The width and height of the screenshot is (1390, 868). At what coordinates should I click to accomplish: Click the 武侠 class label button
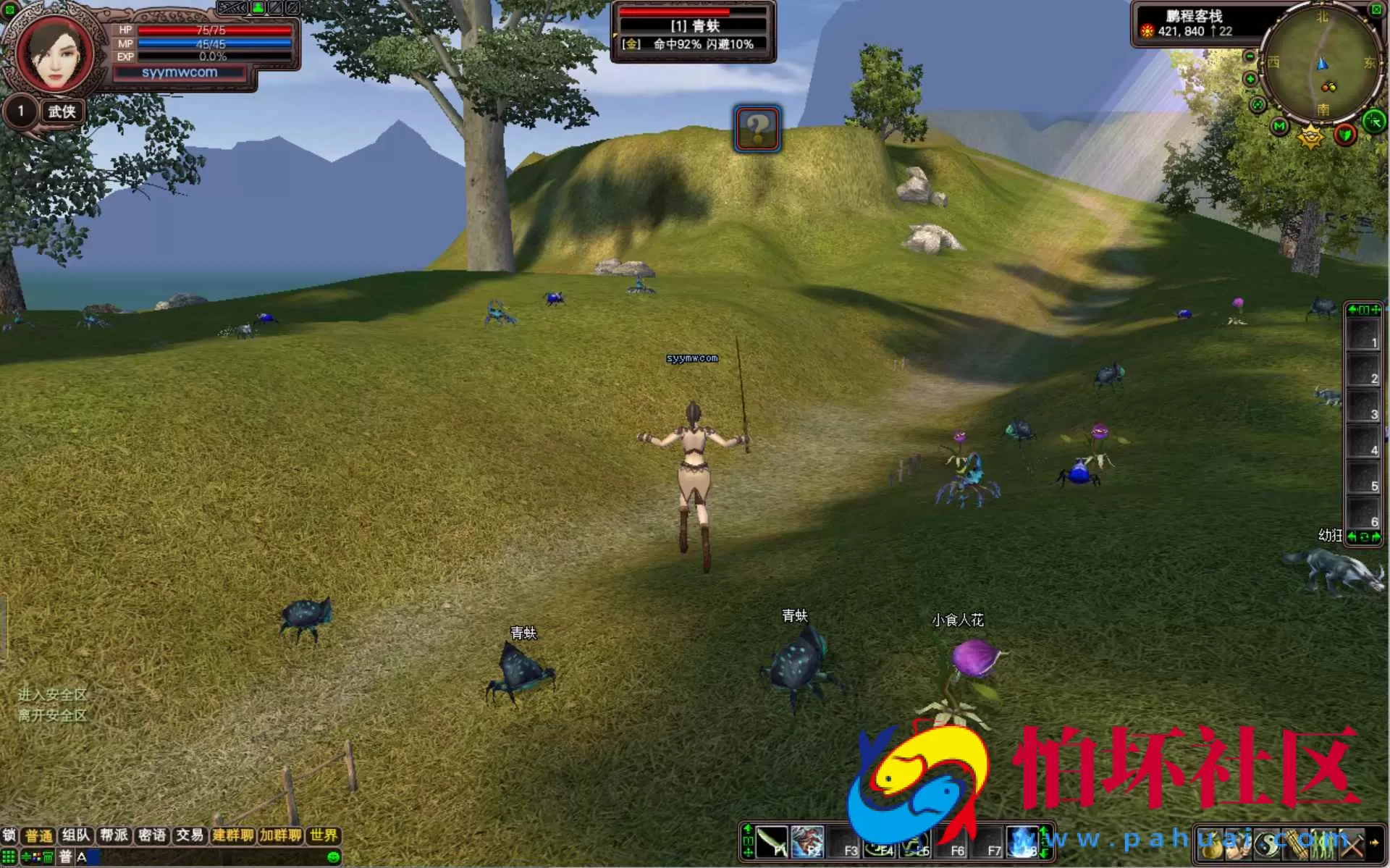tap(62, 111)
